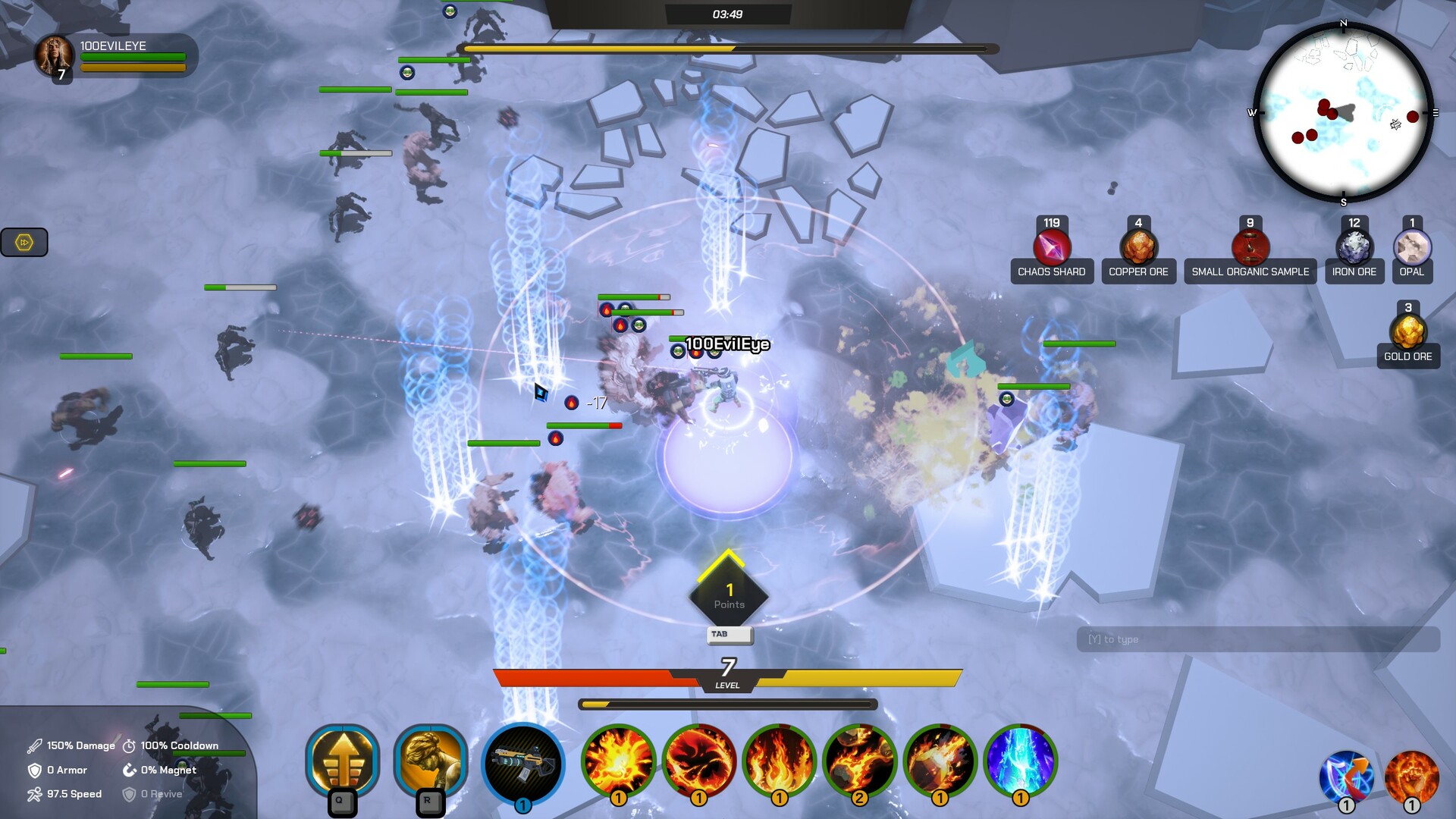
Task: Select the Chaos Shard resource icon
Action: (x=1052, y=246)
